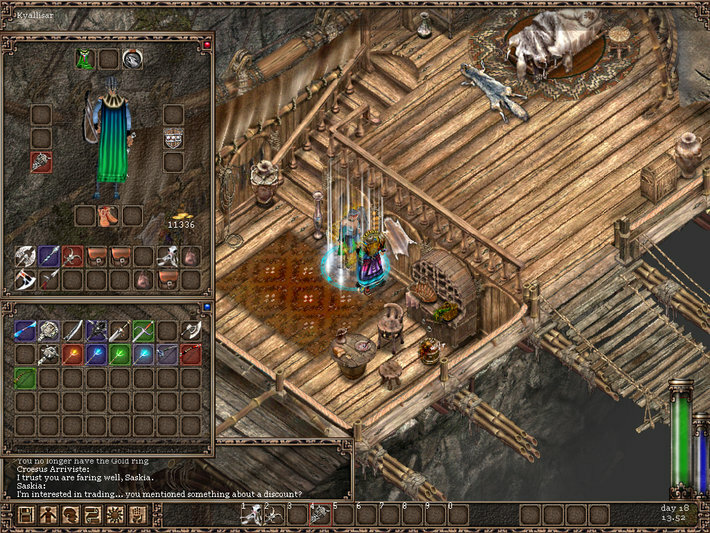
Task: Choose the green-glowing staff in the trade inventory
Action: tap(121, 354)
